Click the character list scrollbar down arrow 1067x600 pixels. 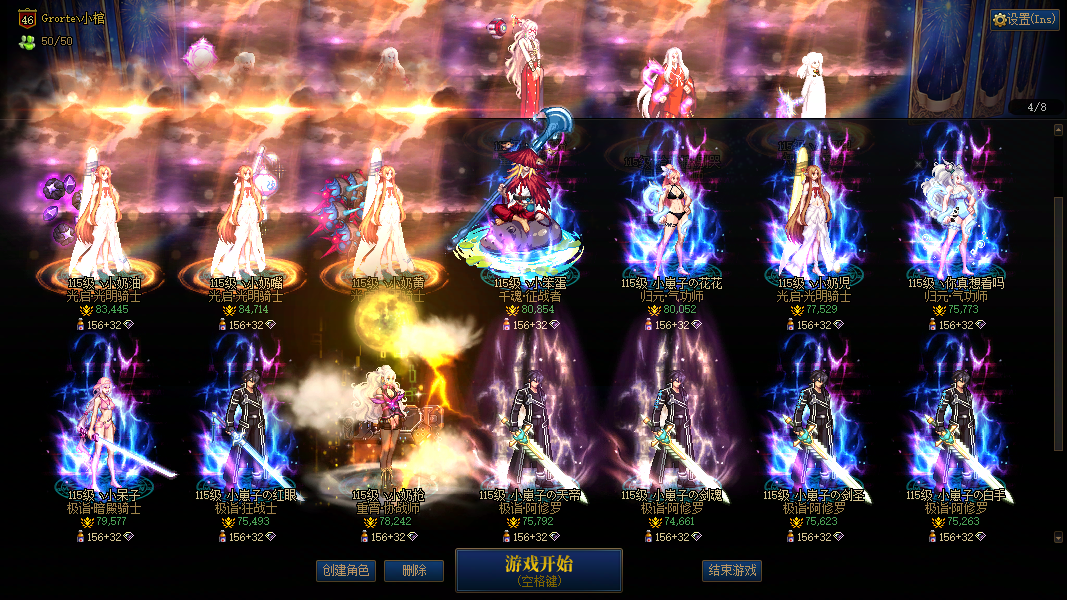1059,537
